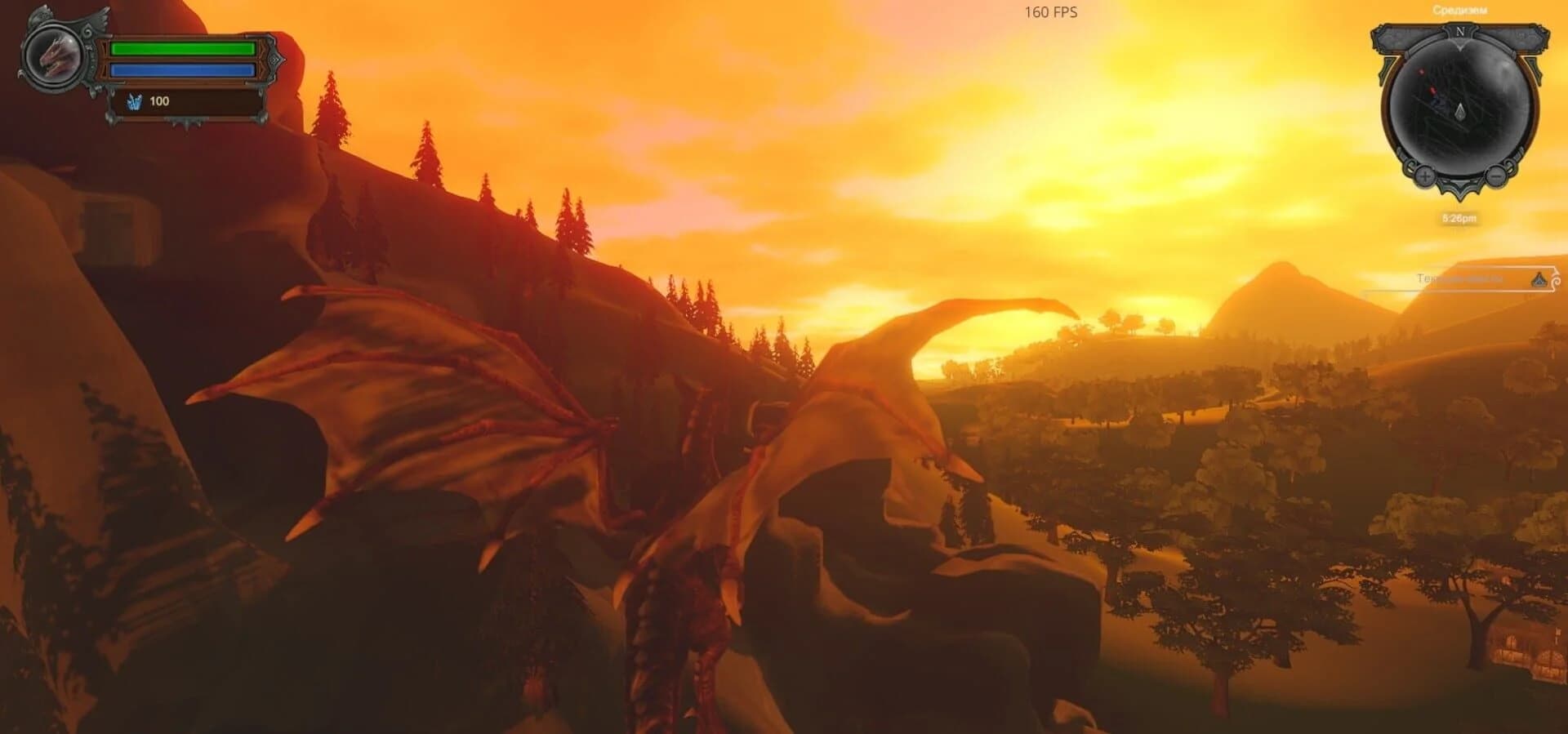Click the Средиземь zone title above the minimap
1568x734 pixels.
[x=1459, y=9]
